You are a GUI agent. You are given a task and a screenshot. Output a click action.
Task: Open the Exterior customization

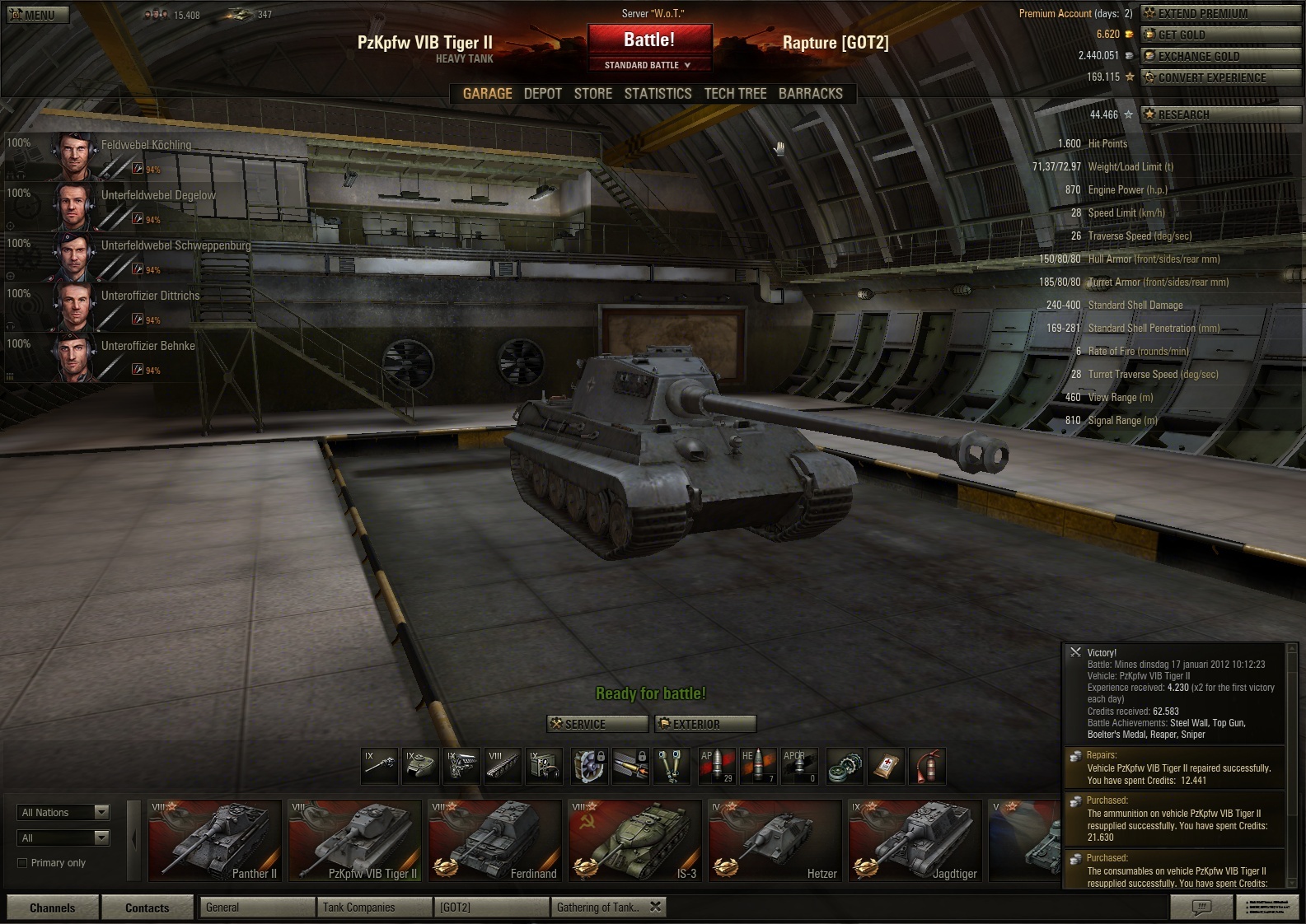click(705, 724)
